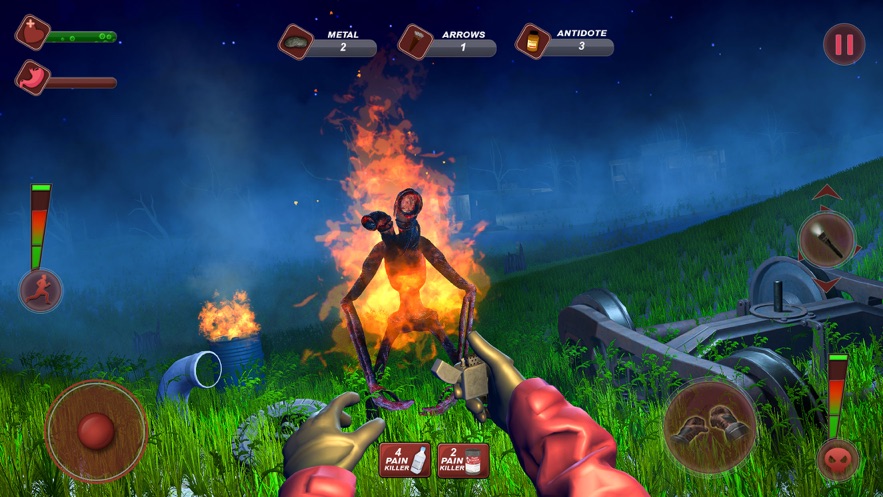Tap the running man sprint button
This screenshot has width=883, height=497.
(41, 291)
